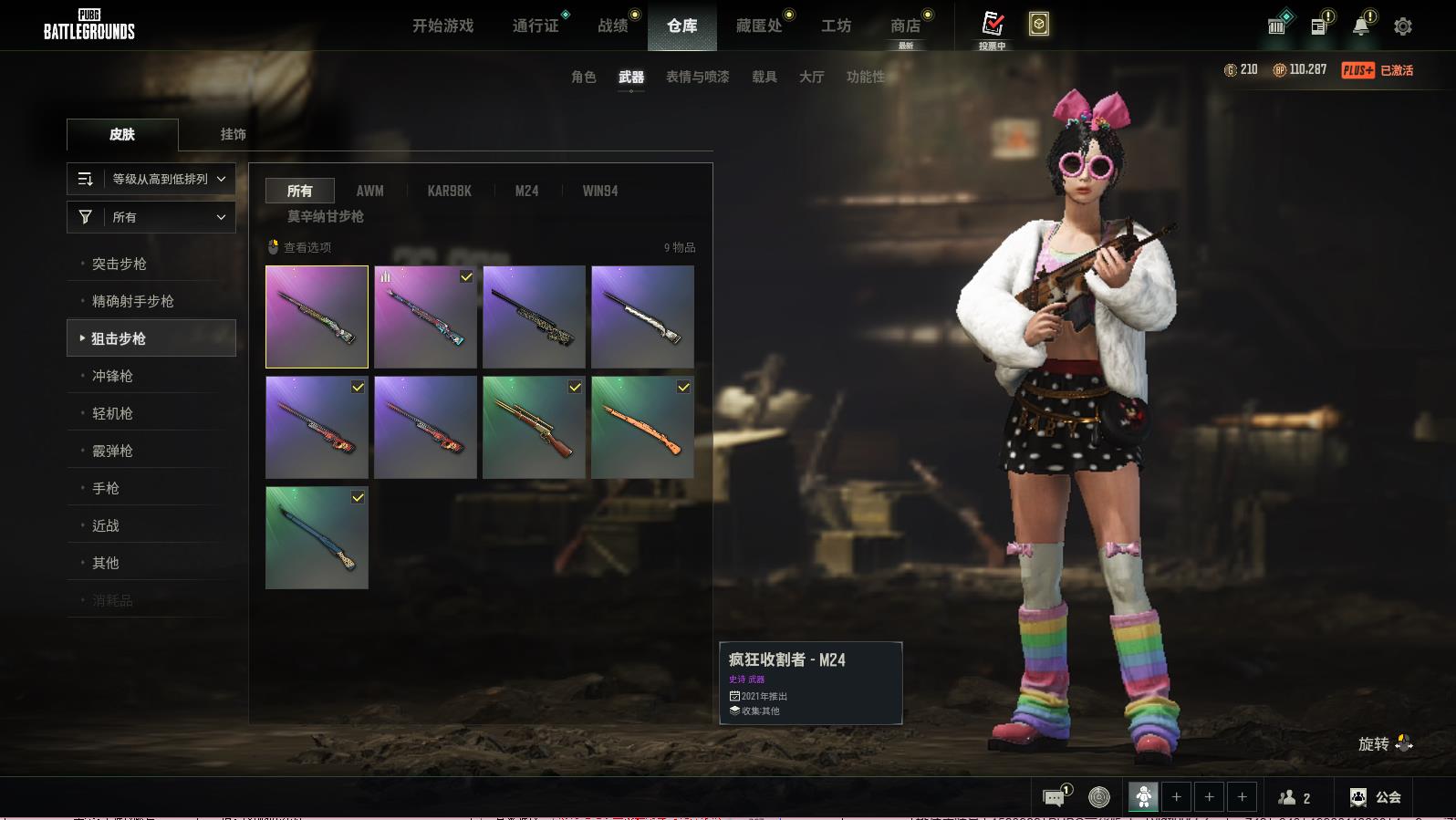Select 突击步枪 assault rifle category
Viewport: 1456px width, 820px height.
120,264
